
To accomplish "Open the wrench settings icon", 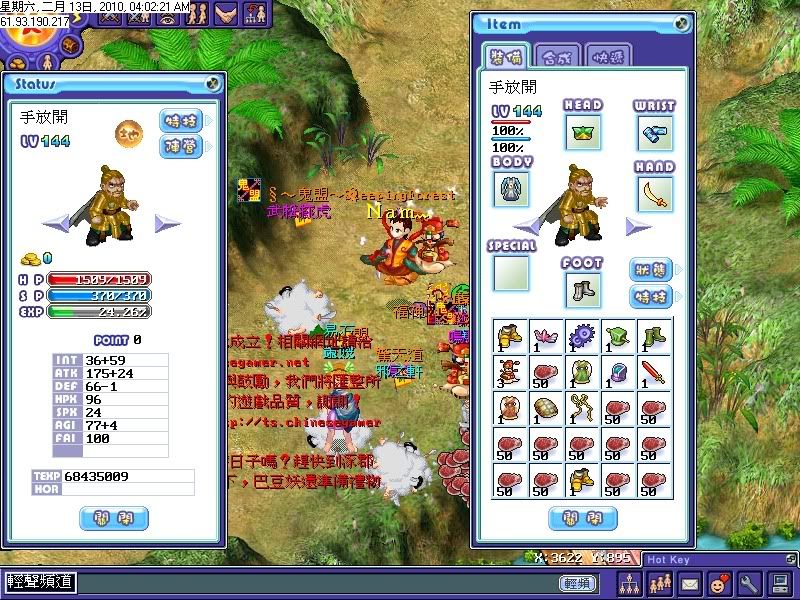I will click(x=748, y=582).
